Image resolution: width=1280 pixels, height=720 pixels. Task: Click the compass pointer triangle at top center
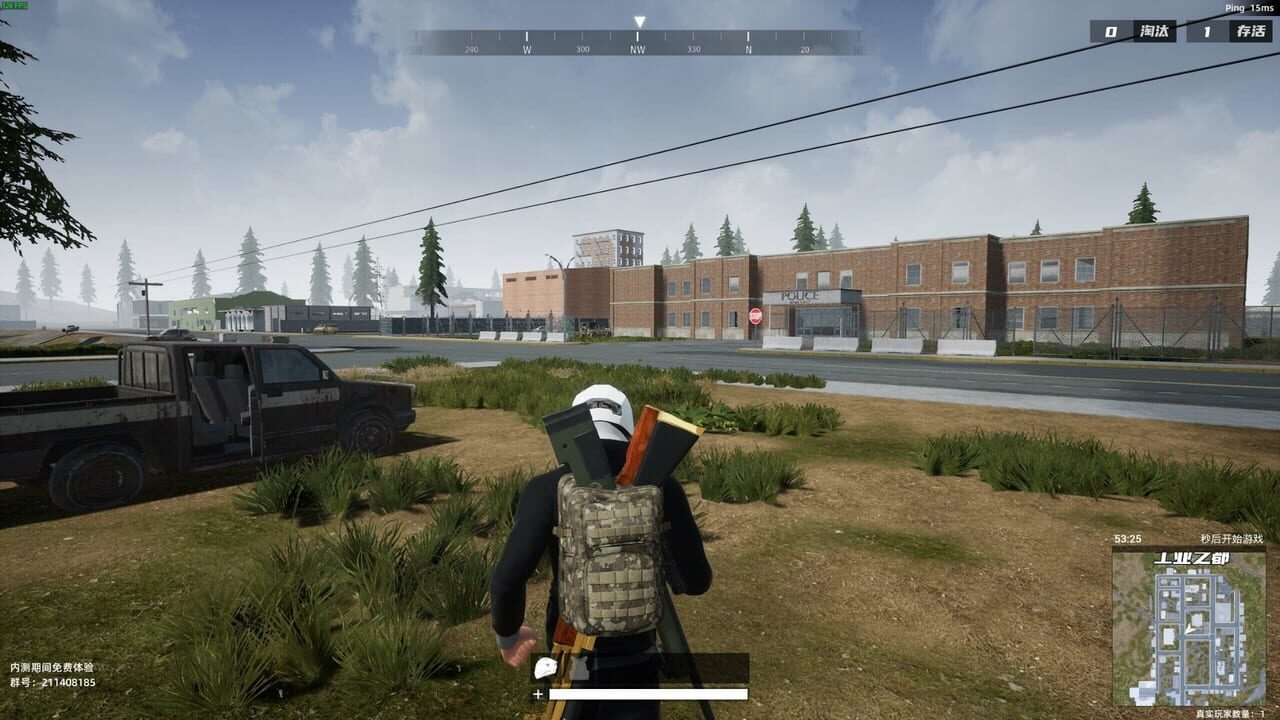coord(639,19)
